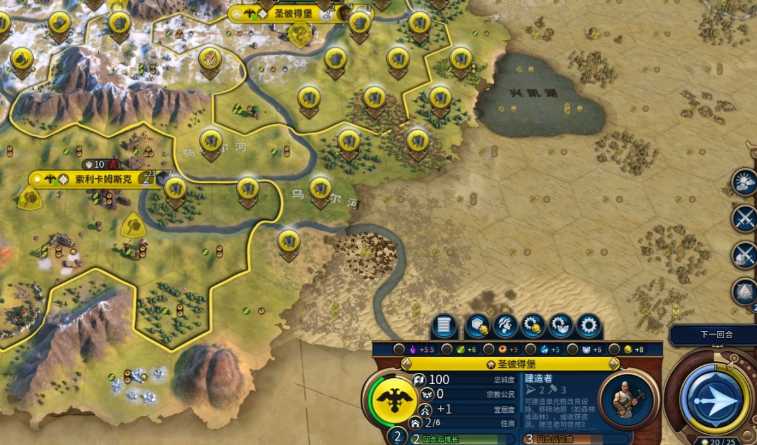Screen dimensions: 757x445
Task: Choose purchase item with faith
Action: click(559, 326)
